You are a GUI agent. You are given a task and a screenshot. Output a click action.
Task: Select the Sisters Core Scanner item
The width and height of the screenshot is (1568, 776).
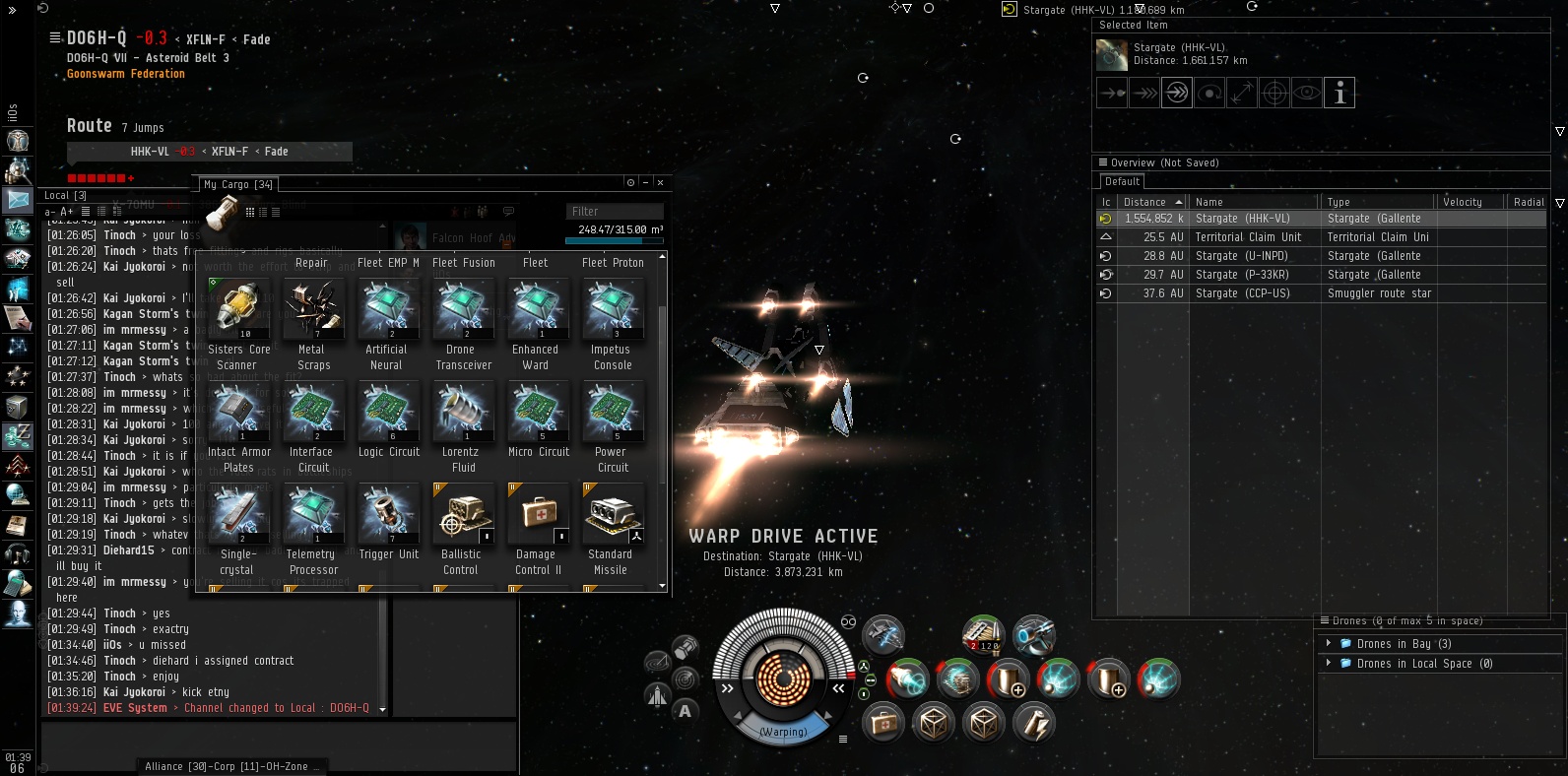point(237,309)
